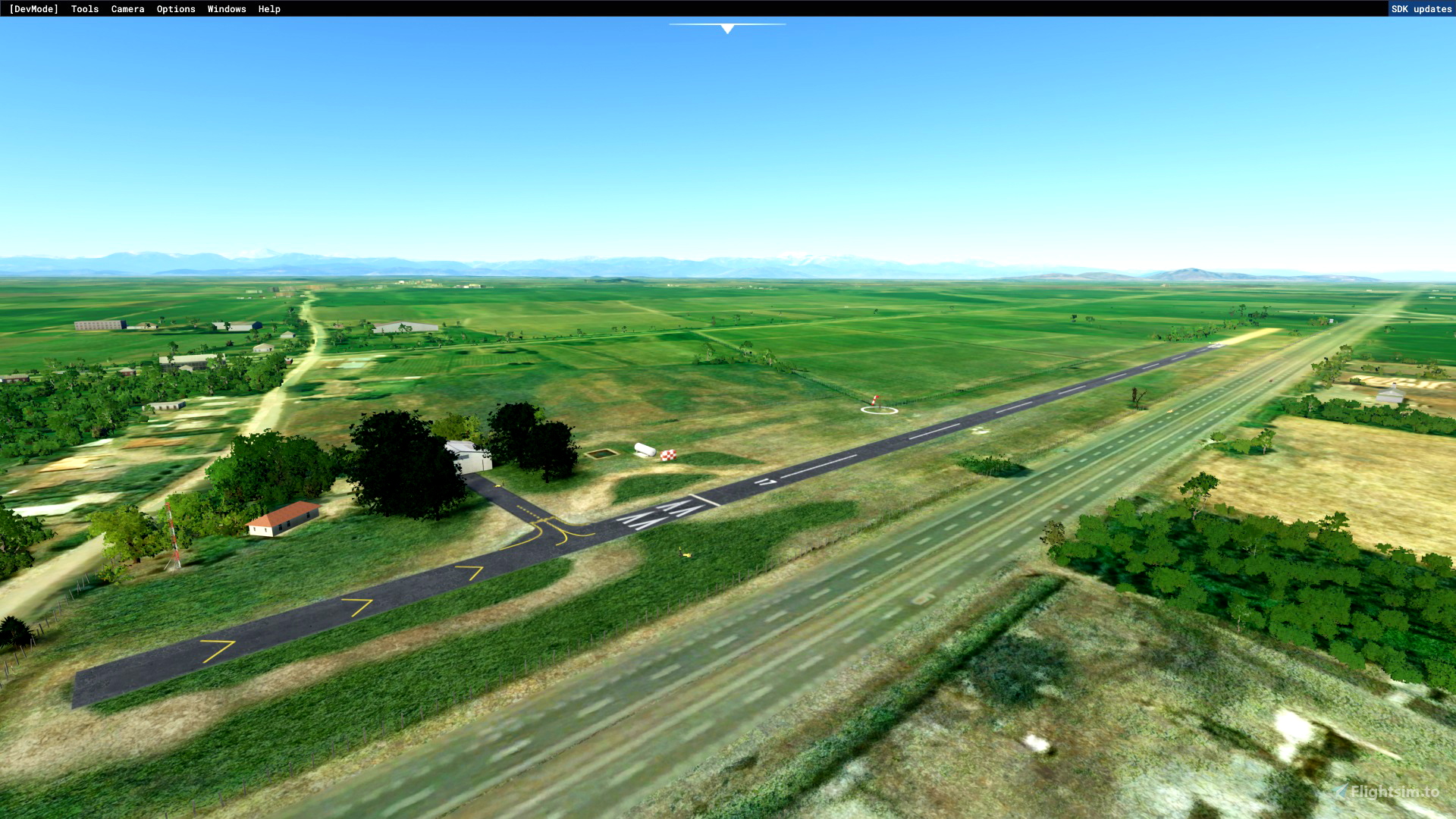Open the Camera menu
This screenshot has height=819, width=1456.
tap(127, 8)
